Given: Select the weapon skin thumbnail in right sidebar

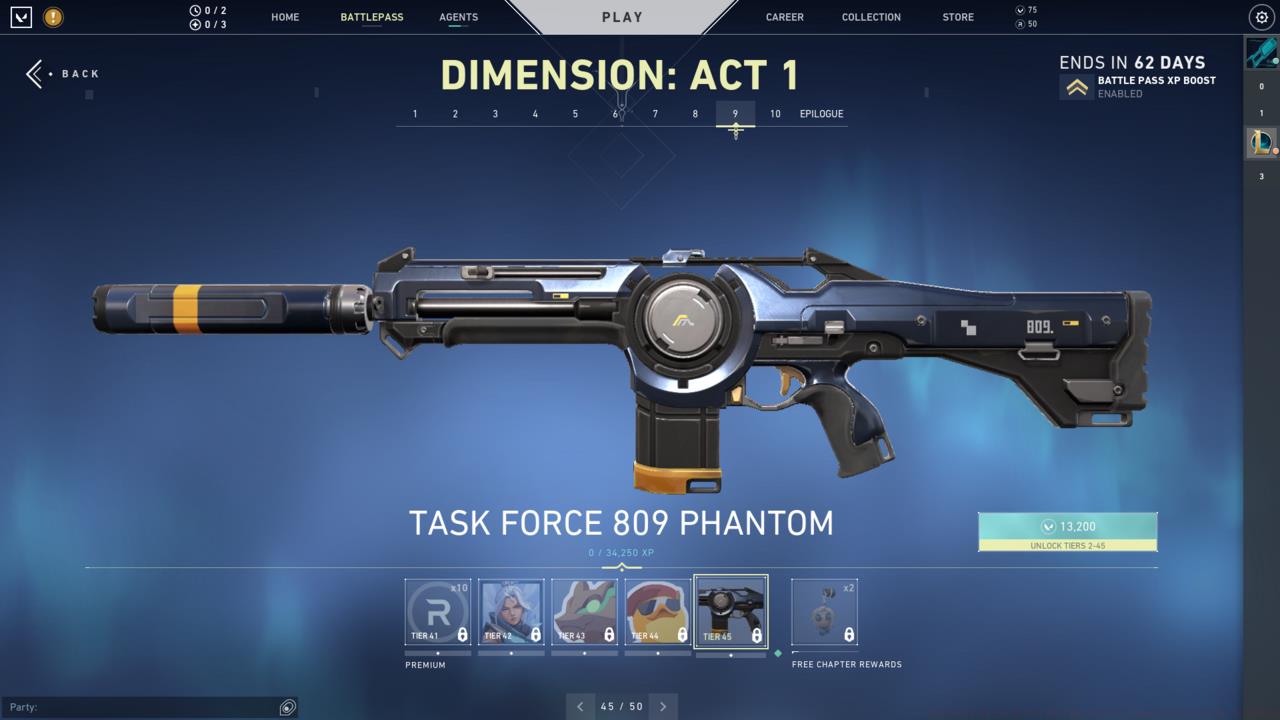Looking at the screenshot, I should (1262, 52).
